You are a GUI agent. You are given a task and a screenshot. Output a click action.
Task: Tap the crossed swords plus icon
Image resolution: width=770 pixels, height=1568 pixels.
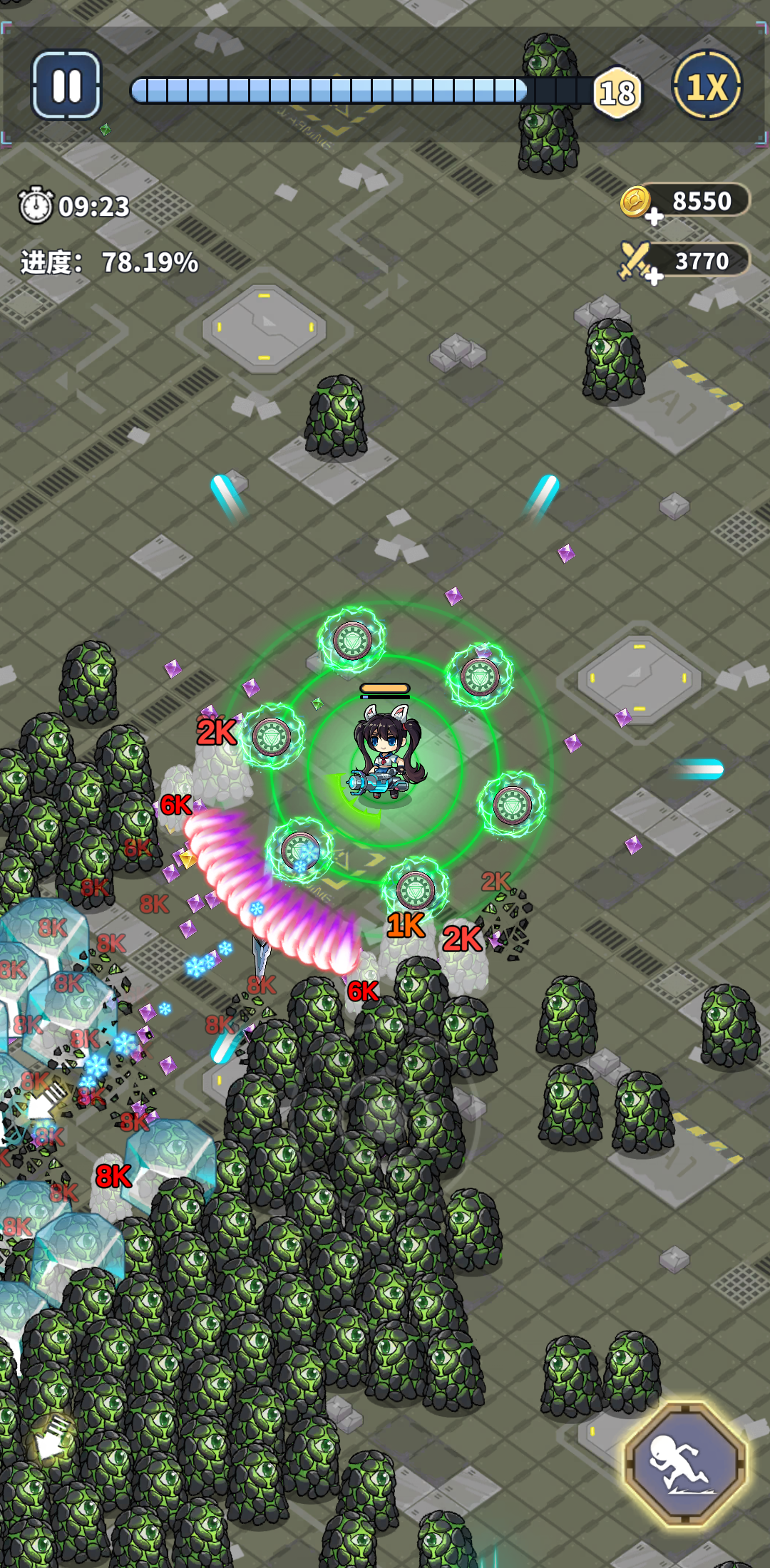(639, 263)
